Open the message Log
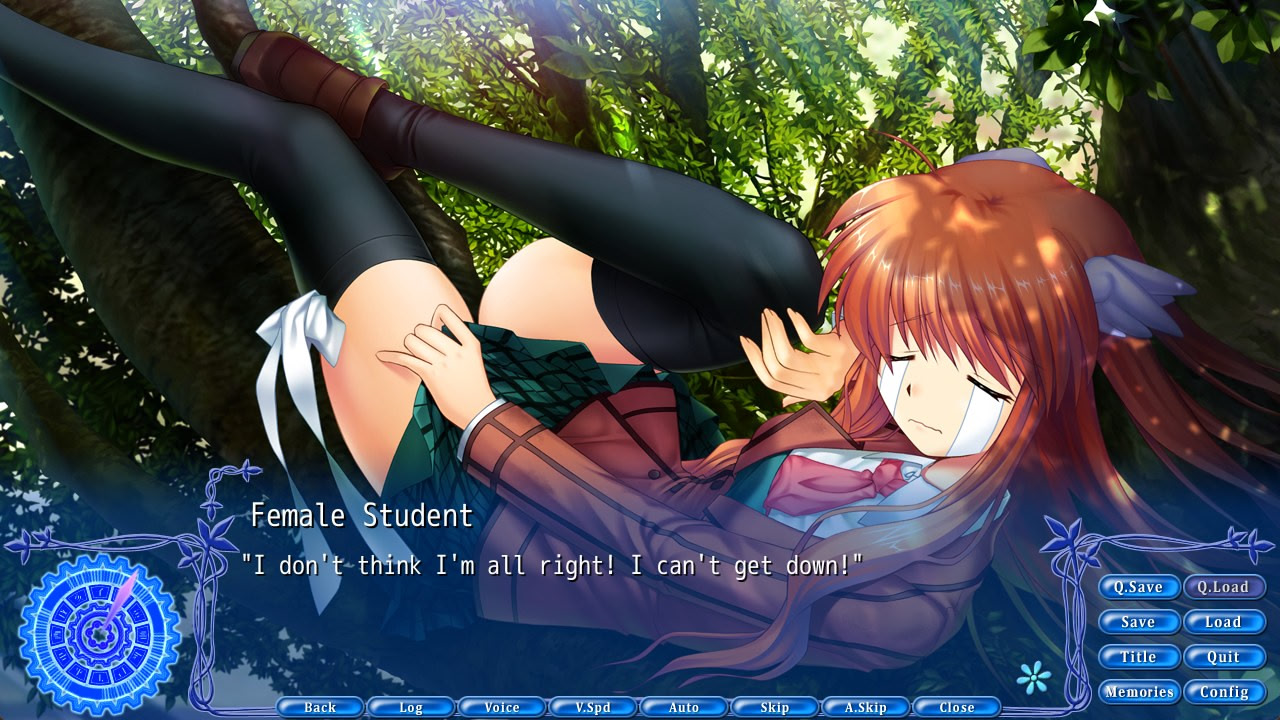Screen dimensions: 1280x720 coord(411,707)
